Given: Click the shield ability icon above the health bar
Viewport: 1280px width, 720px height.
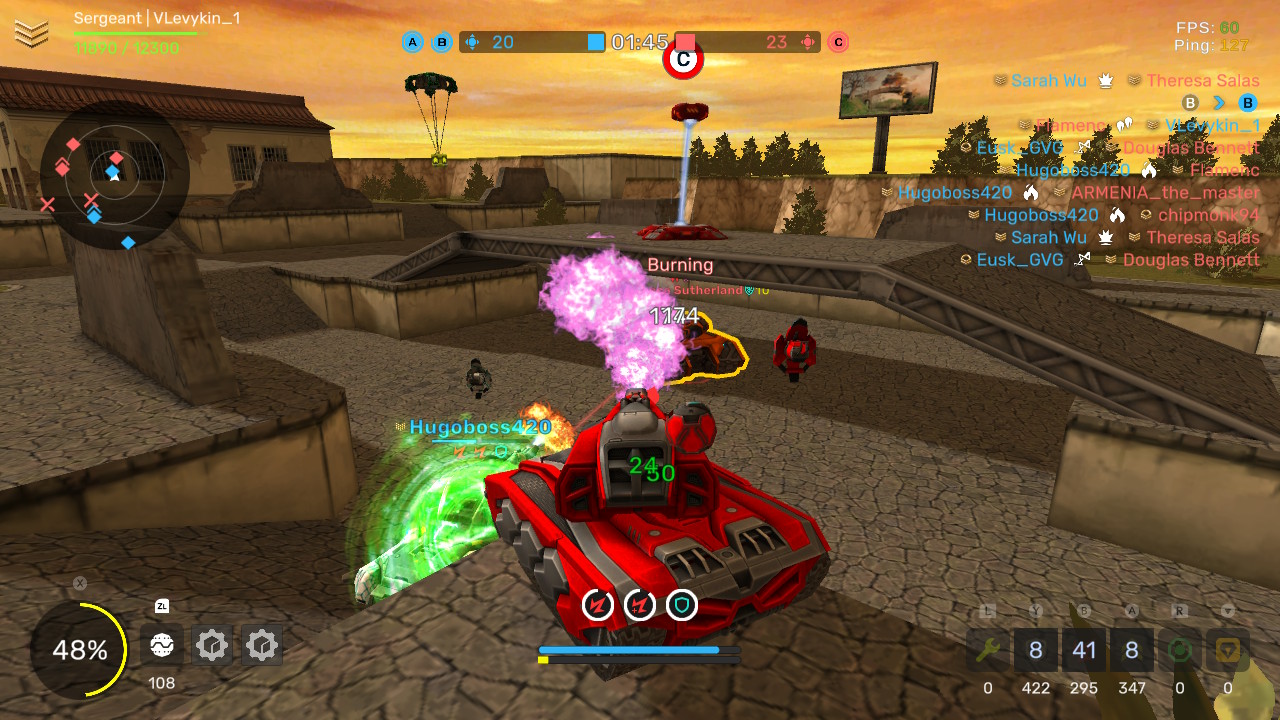Looking at the screenshot, I should 682,605.
